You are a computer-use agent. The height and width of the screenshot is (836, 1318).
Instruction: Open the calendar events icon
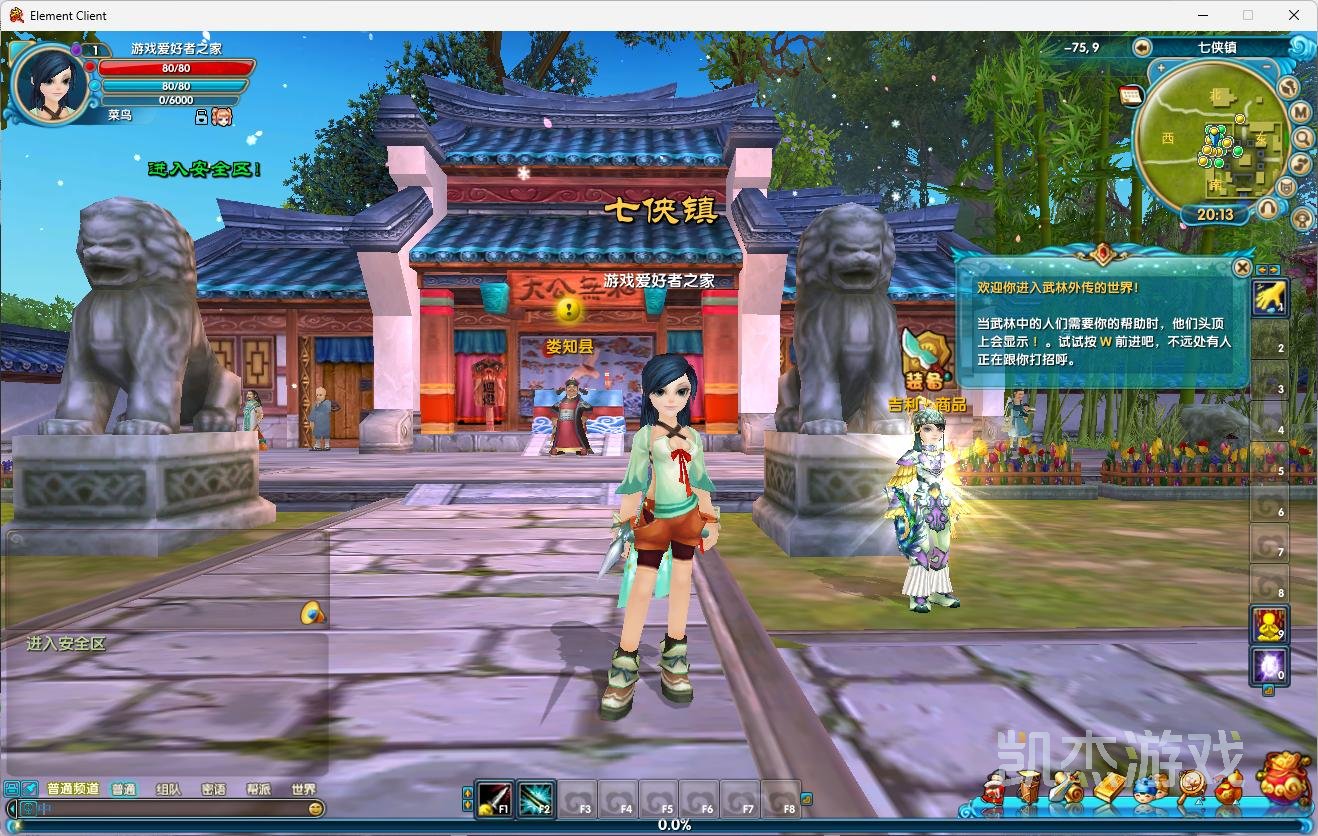(x=1131, y=95)
